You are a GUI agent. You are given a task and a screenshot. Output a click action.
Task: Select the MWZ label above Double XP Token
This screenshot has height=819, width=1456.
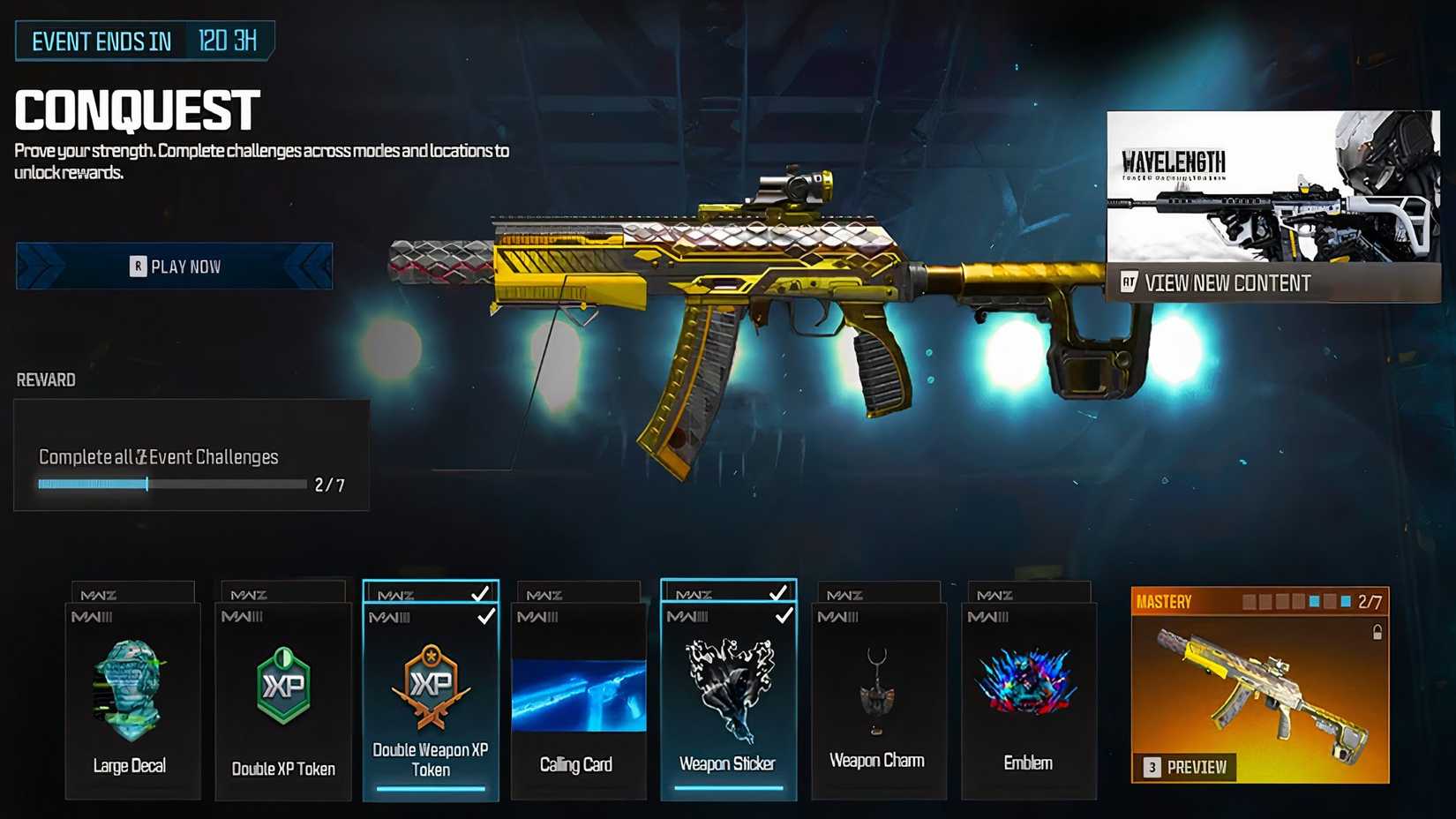247,593
